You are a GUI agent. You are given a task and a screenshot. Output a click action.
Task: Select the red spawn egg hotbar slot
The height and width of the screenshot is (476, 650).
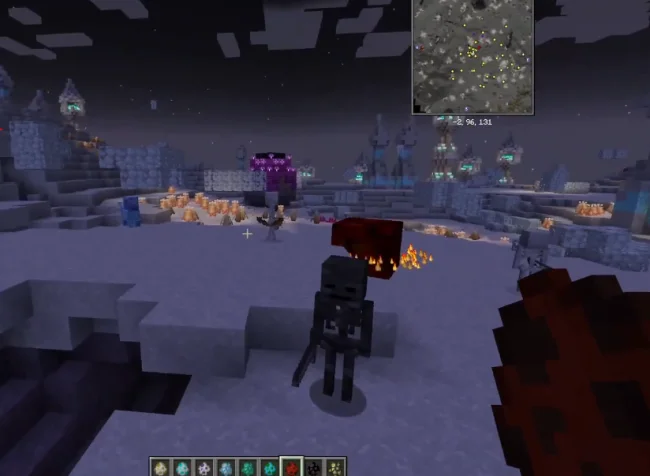click(x=291, y=467)
